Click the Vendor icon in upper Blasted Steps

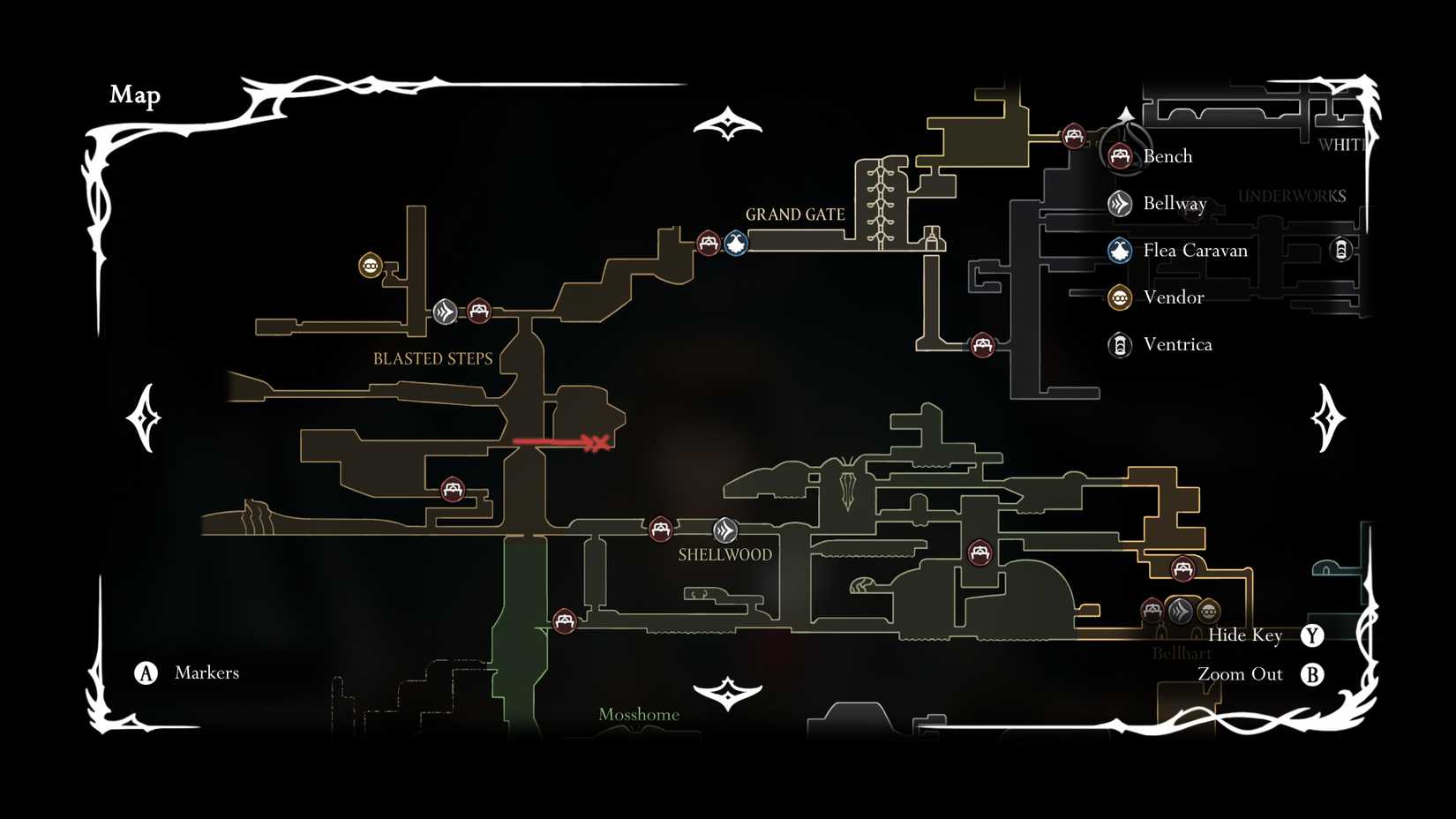[370, 264]
